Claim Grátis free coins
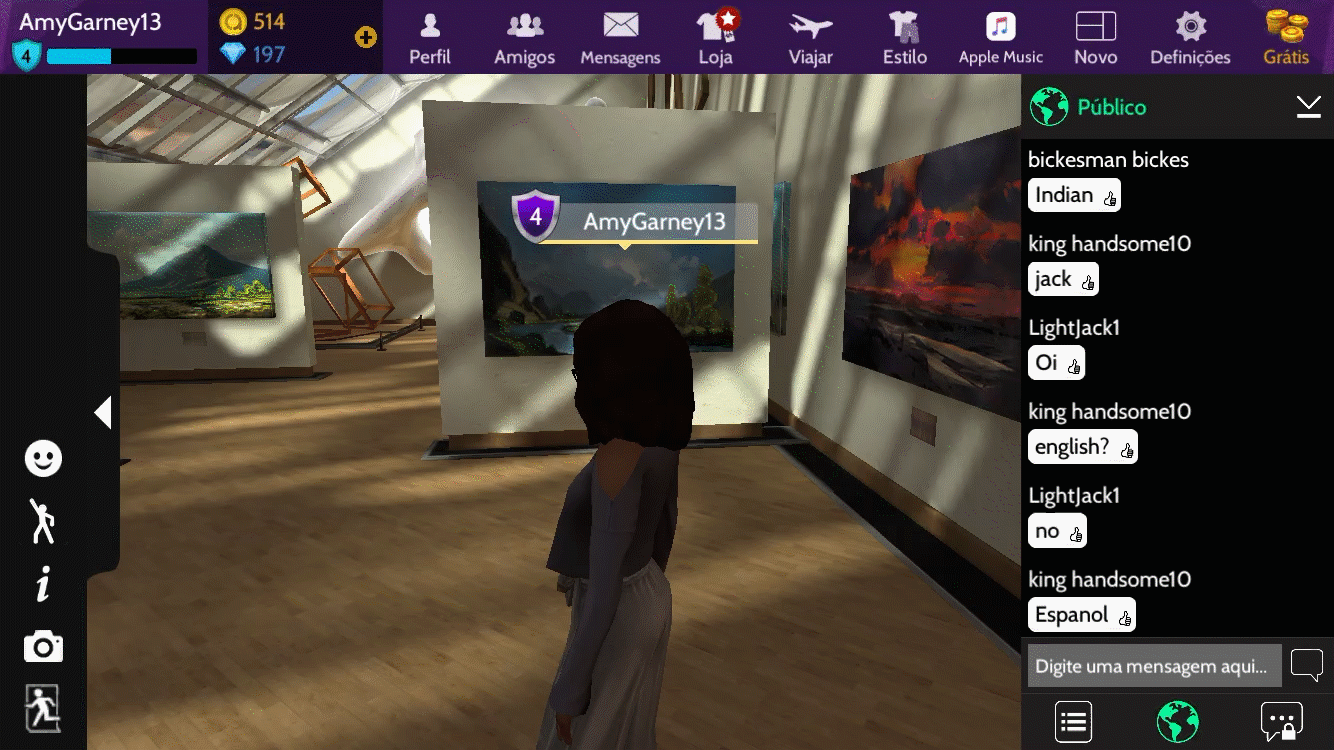 click(x=1286, y=38)
